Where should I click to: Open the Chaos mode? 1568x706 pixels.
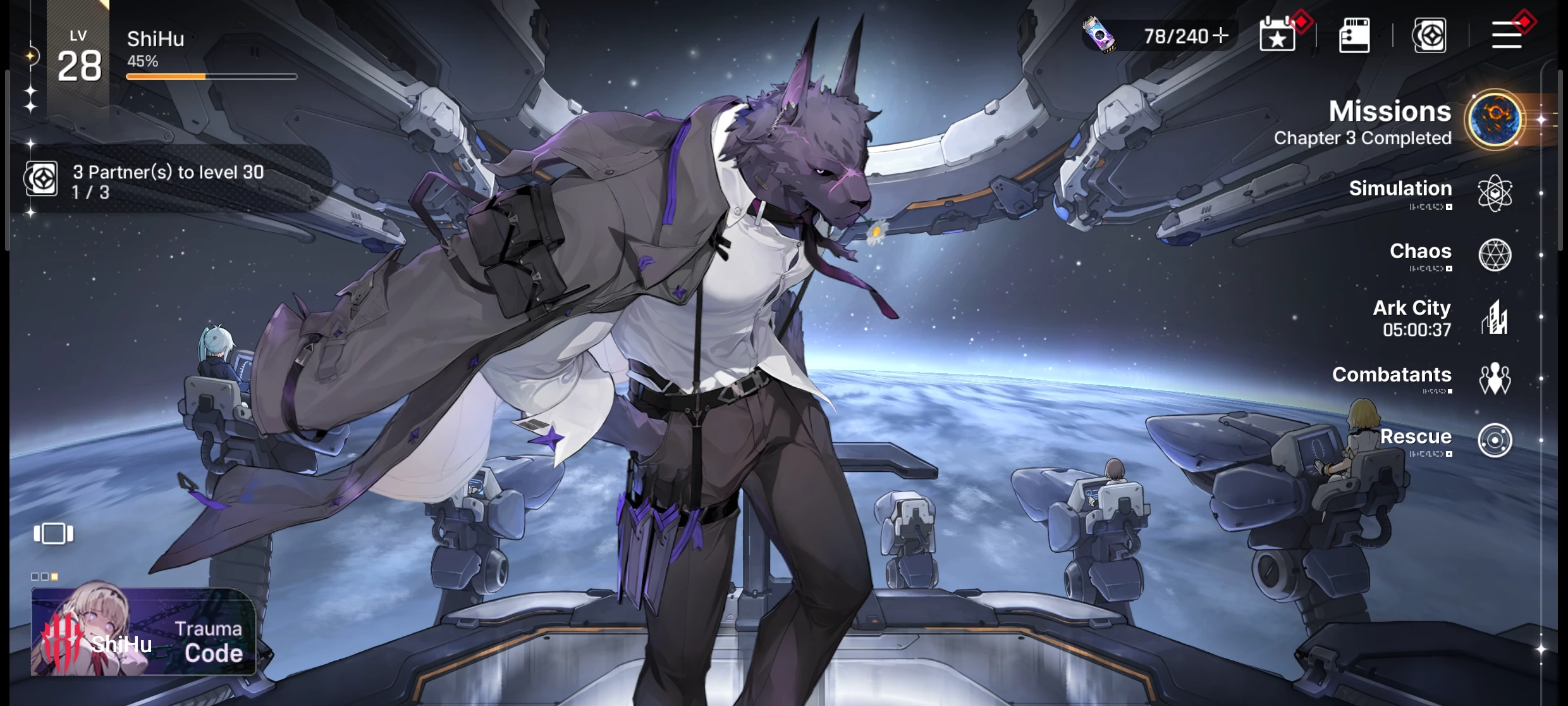pyautogui.click(x=1495, y=254)
